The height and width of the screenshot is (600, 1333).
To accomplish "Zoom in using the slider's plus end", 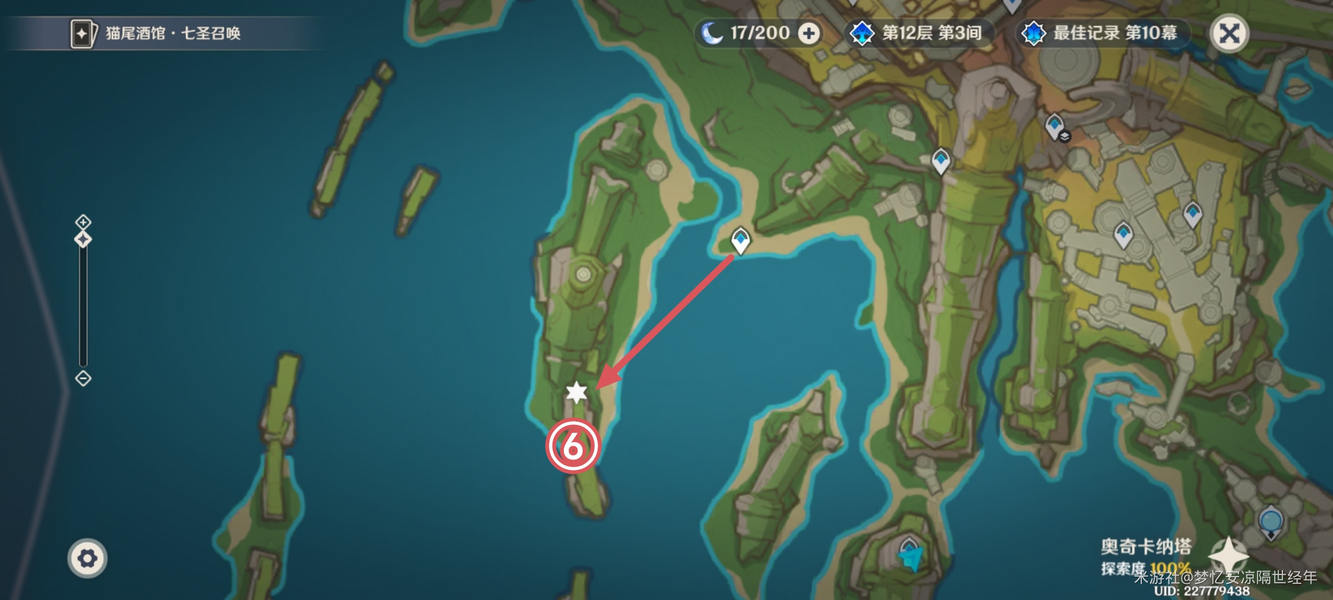I will coord(83,221).
